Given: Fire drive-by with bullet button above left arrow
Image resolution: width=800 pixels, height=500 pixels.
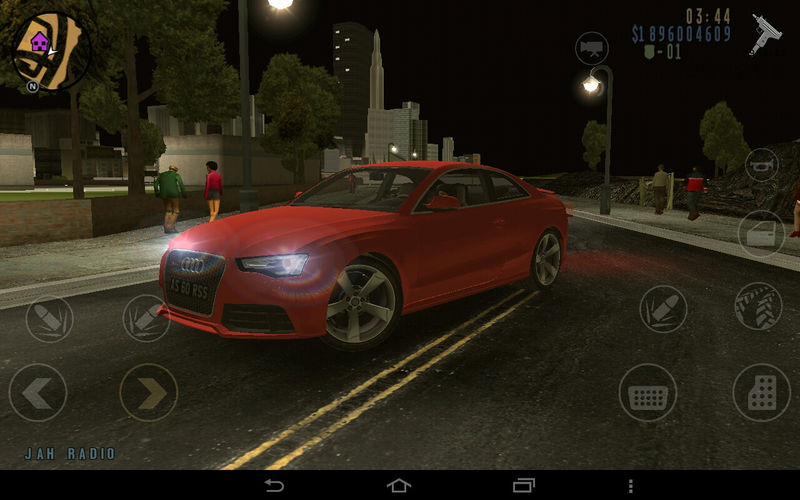Looking at the screenshot, I should (x=49, y=319).
